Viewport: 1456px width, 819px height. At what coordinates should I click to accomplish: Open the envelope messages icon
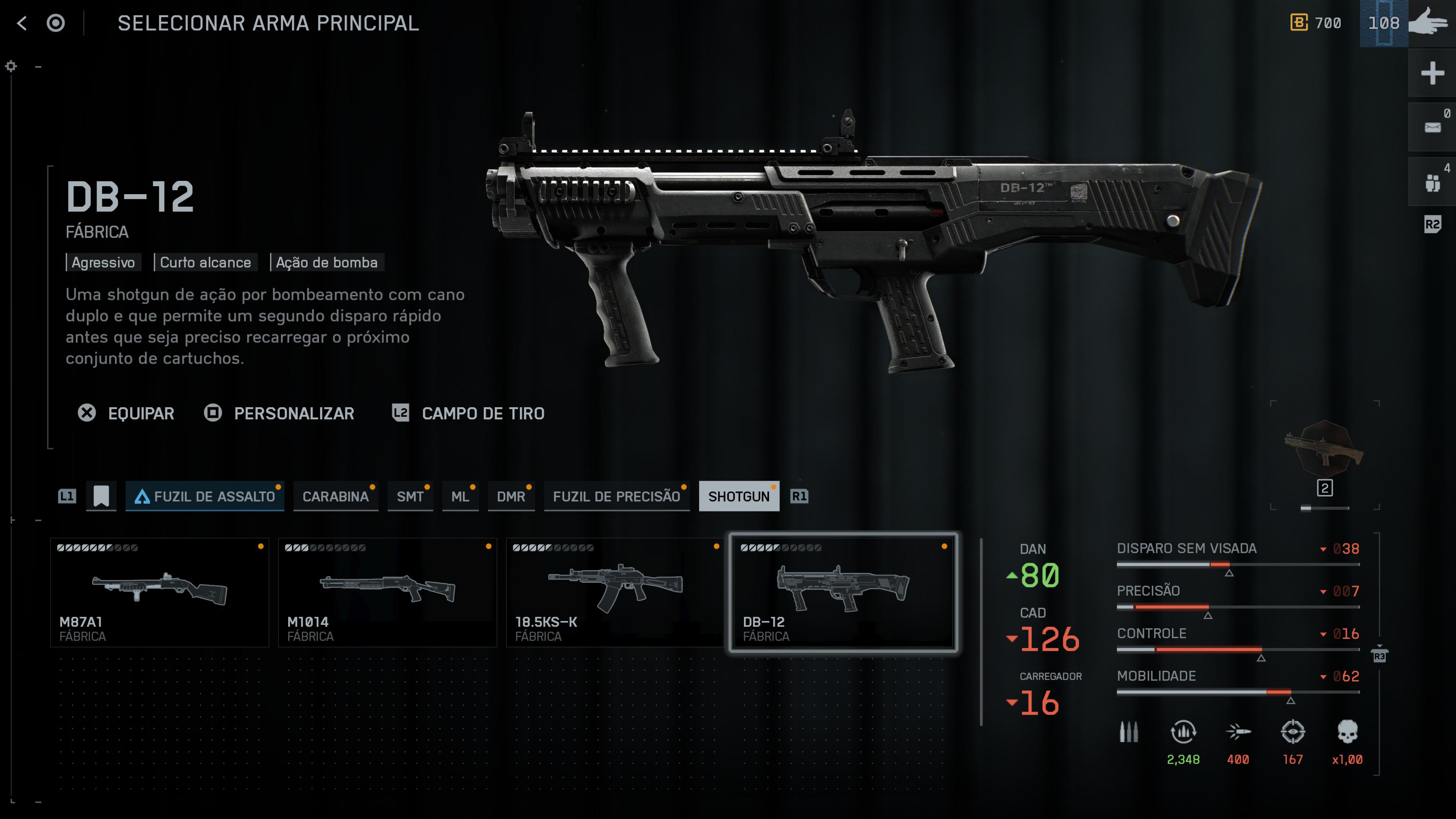tap(1432, 127)
